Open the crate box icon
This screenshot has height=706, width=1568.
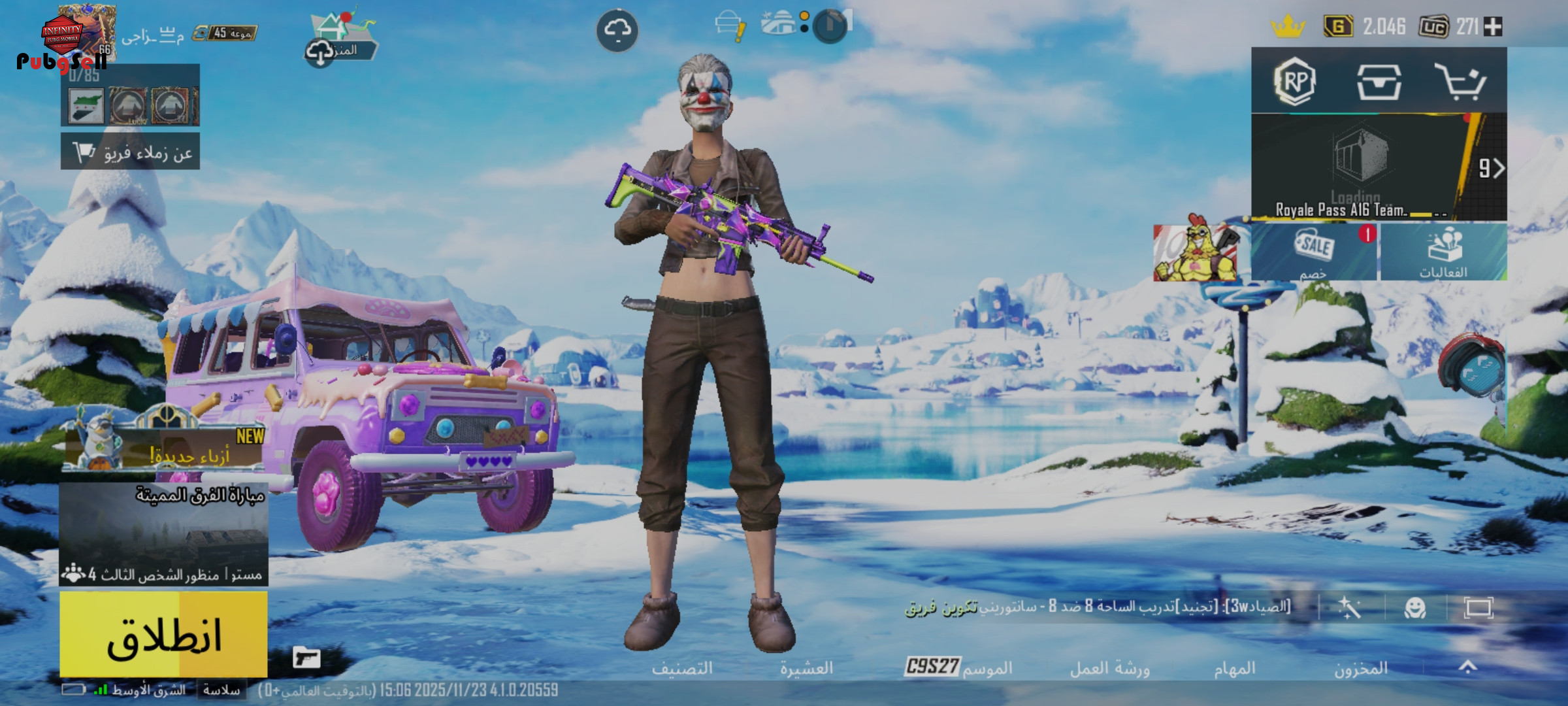tap(1379, 82)
